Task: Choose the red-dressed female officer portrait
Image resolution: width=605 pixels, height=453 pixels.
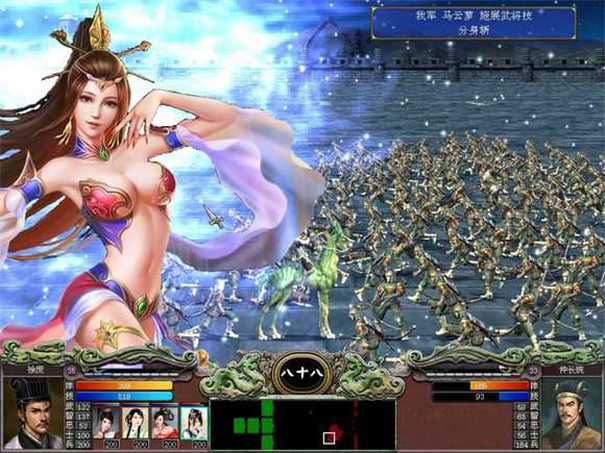Action: [165, 421]
